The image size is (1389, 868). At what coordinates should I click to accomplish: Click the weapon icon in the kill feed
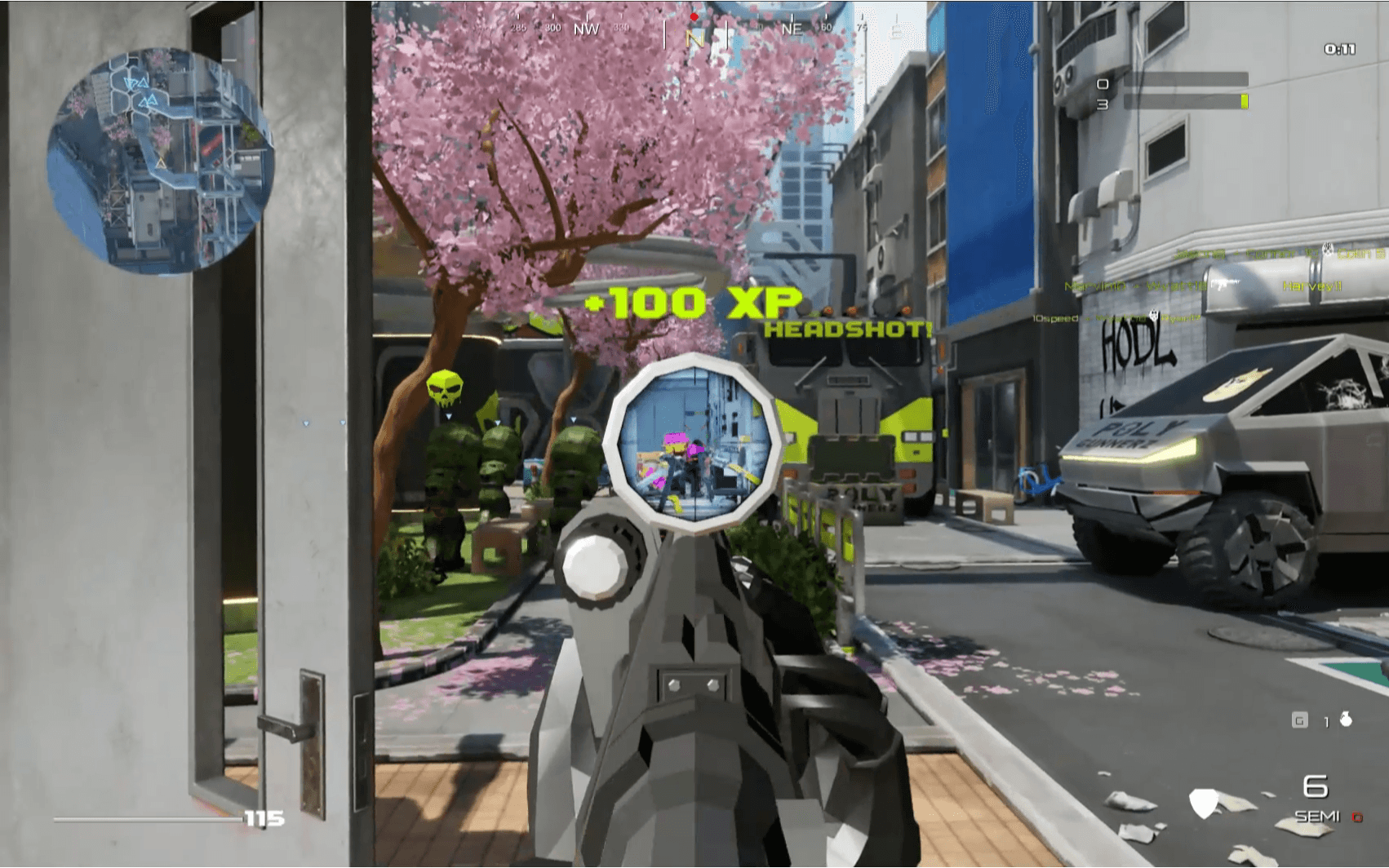pos(1223,284)
